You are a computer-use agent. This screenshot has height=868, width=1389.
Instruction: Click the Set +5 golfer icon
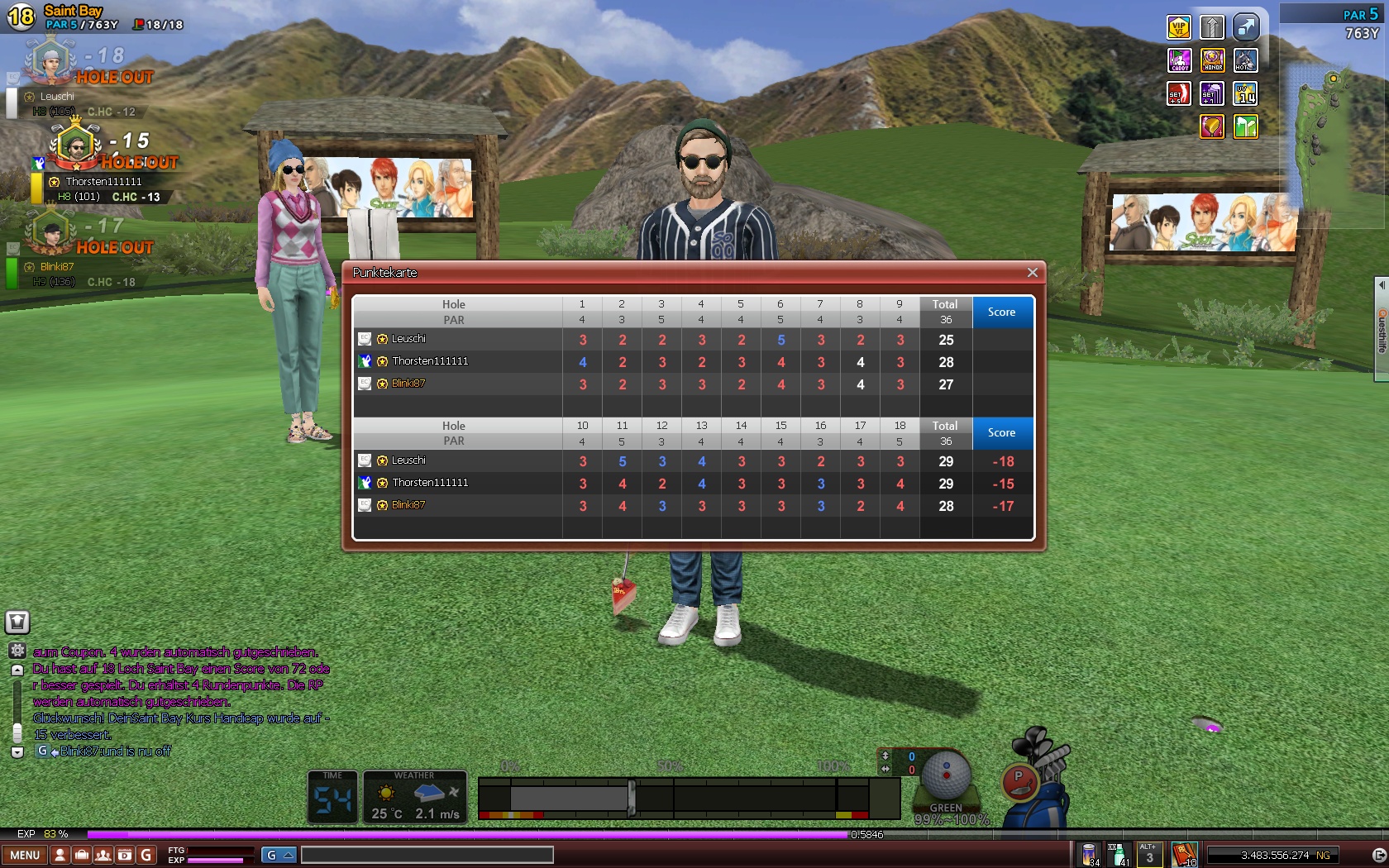point(1179,93)
